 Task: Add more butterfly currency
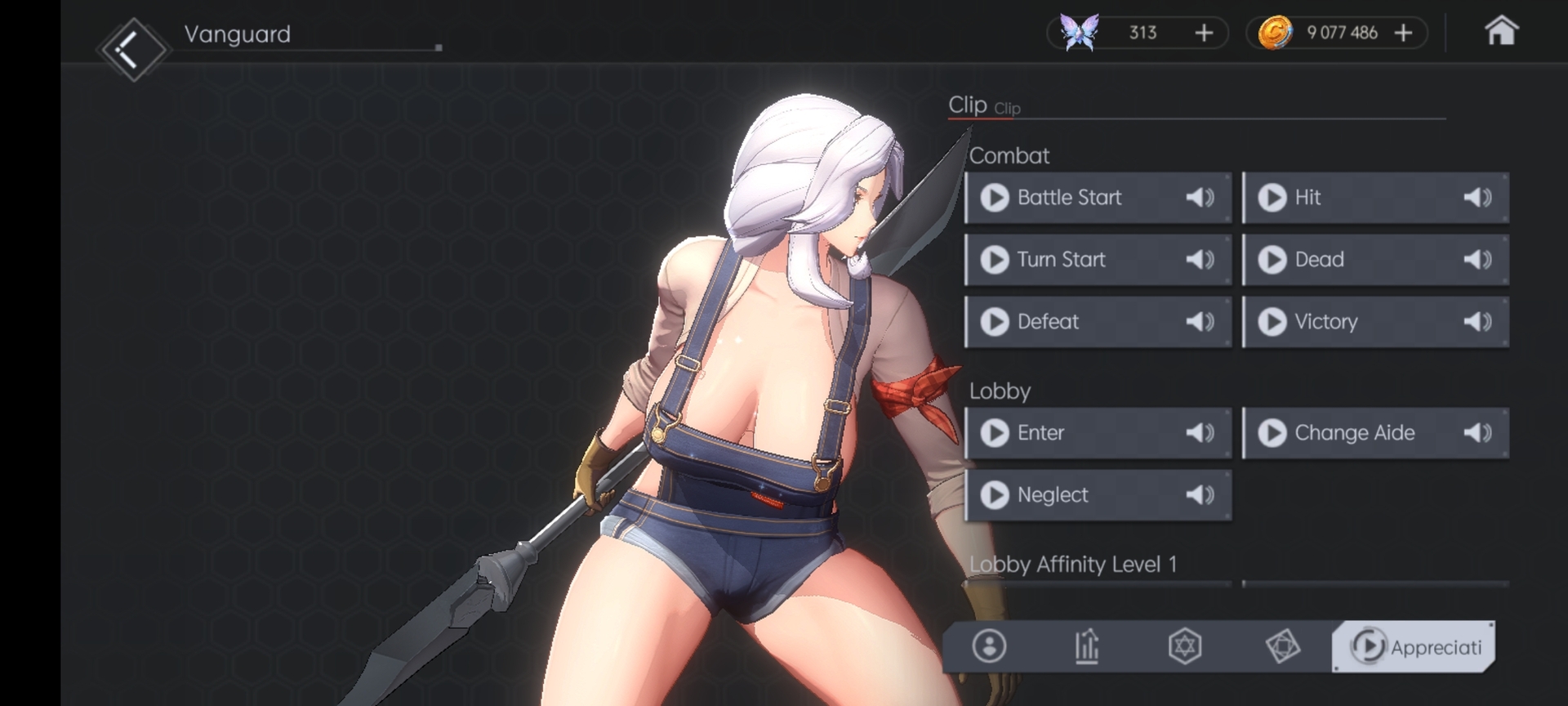pos(1204,33)
